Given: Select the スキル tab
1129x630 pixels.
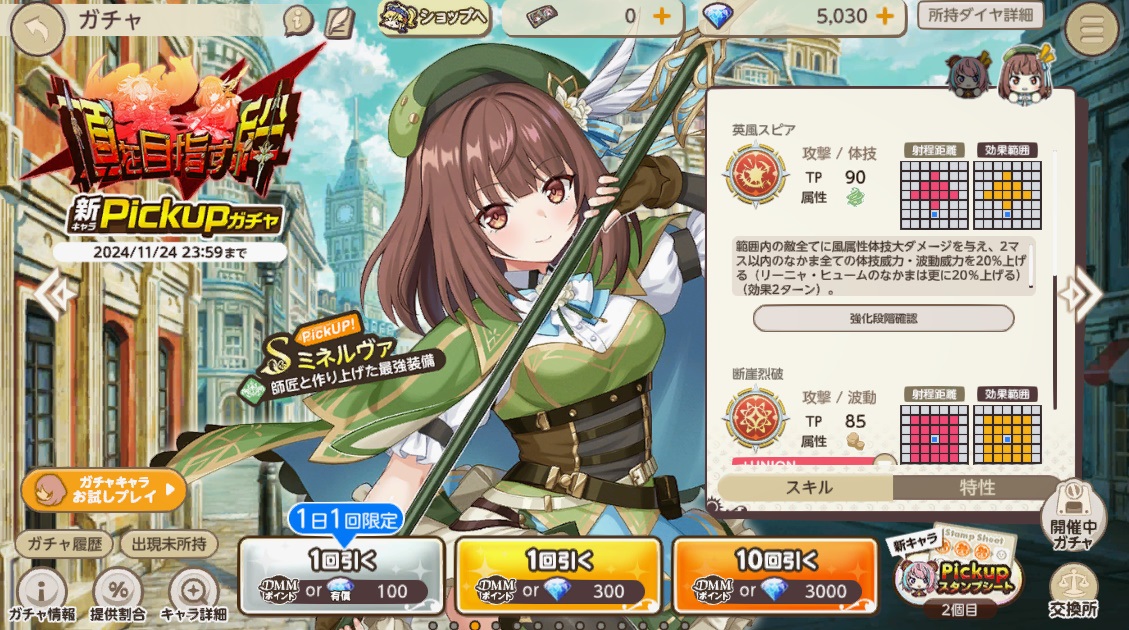Looking at the screenshot, I should pos(805,487).
